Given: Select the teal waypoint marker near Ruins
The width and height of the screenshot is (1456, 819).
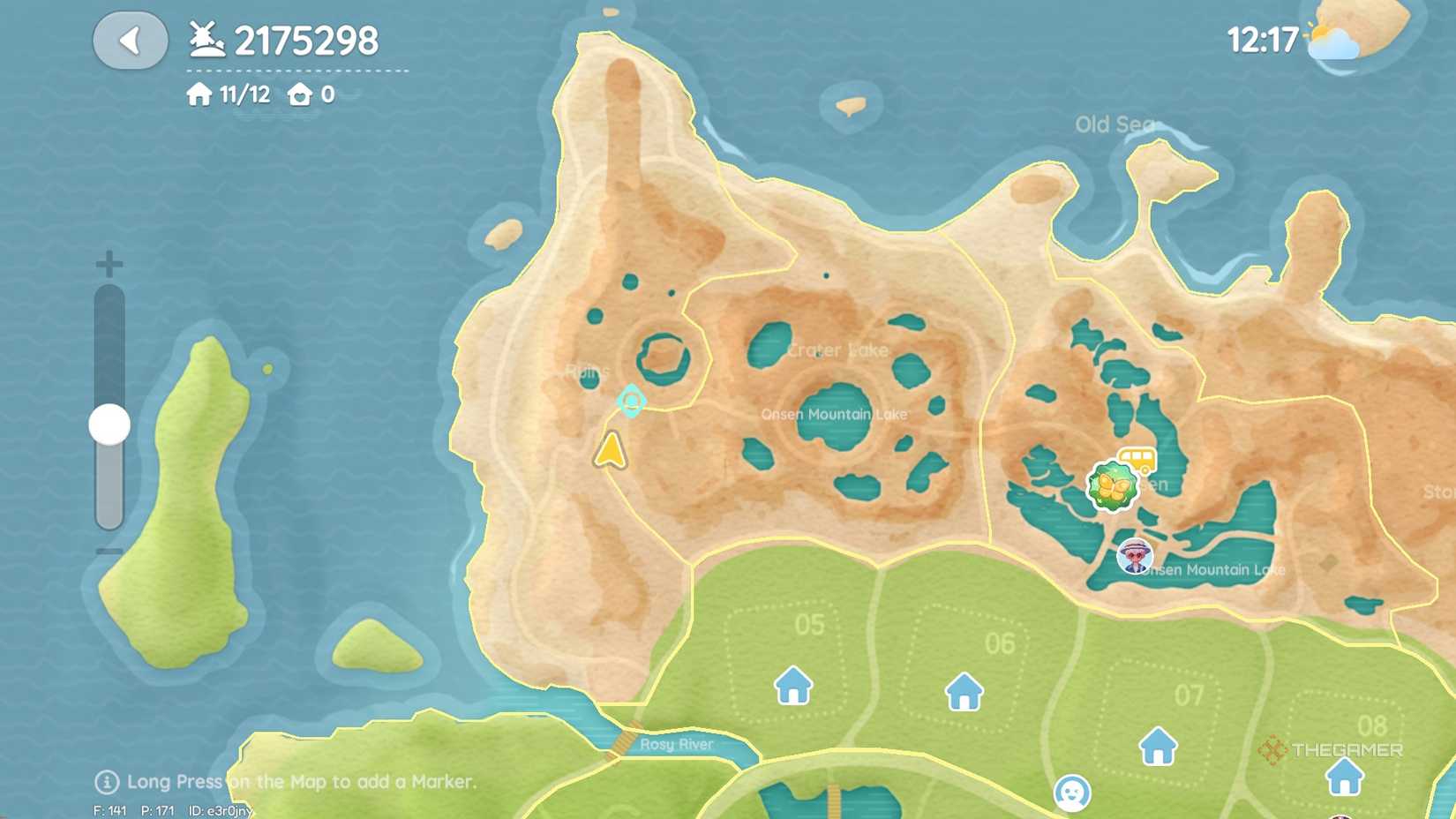Looking at the screenshot, I should click(x=632, y=402).
